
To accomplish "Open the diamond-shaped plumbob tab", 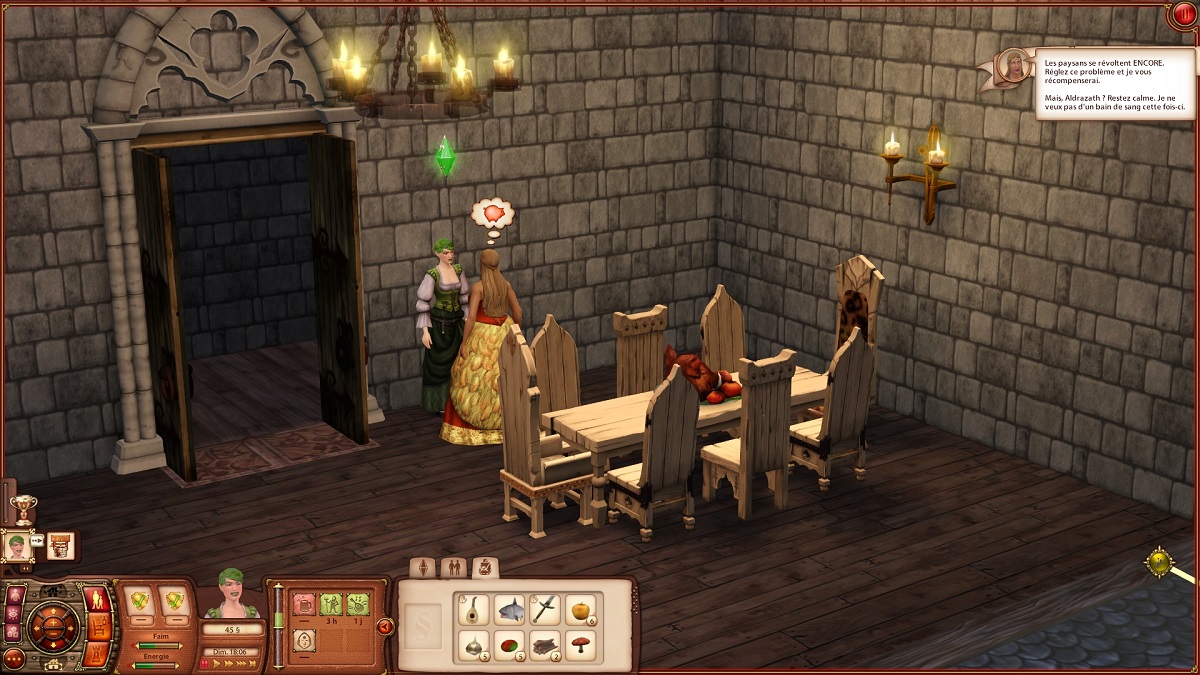I will (424, 568).
